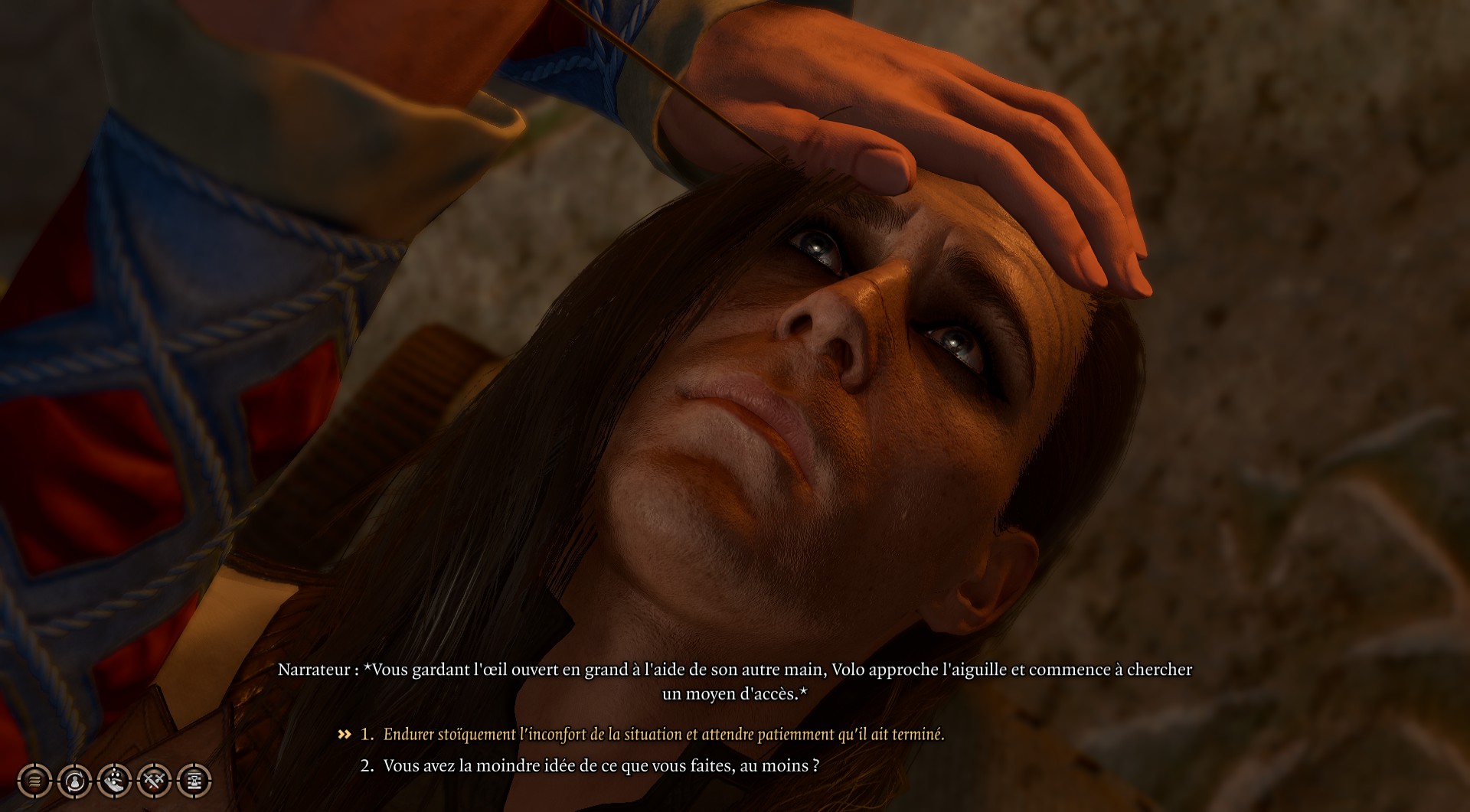
Task: Choose reply 1, "Endurer stoïquement l'inconfort"
Action: point(663,735)
